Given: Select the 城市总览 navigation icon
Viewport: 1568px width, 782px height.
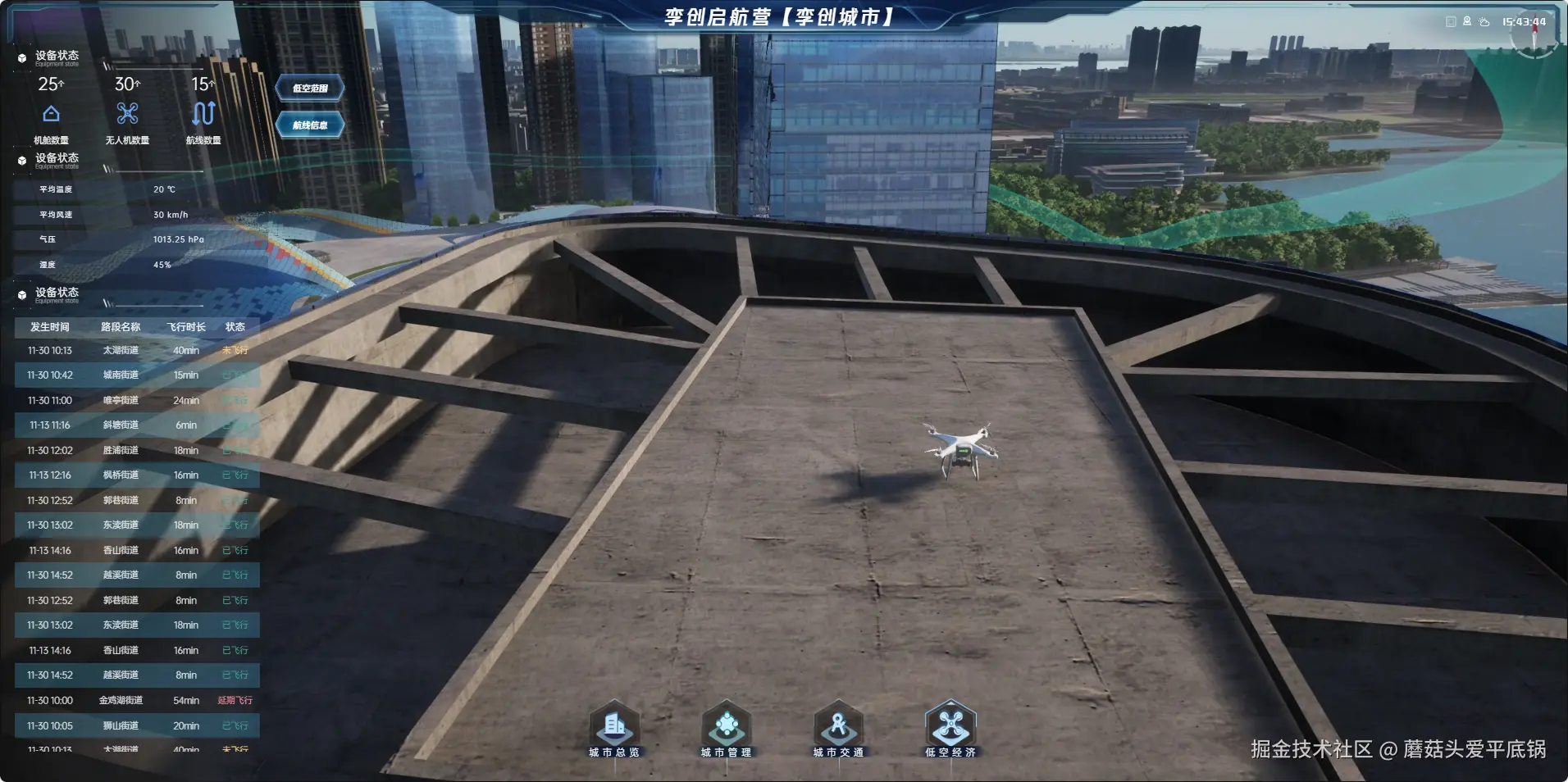Looking at the screenshot, I should [615, 725].
